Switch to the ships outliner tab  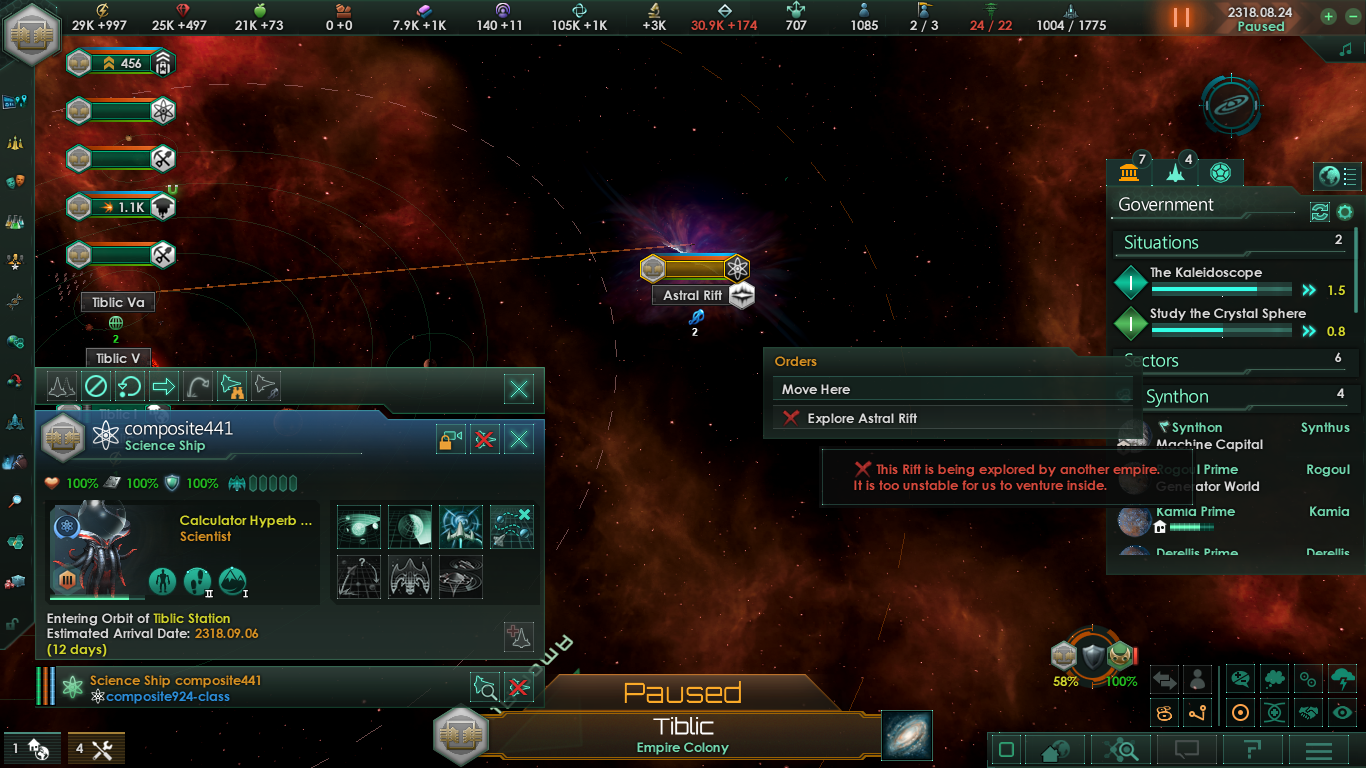pos(1175,172)
